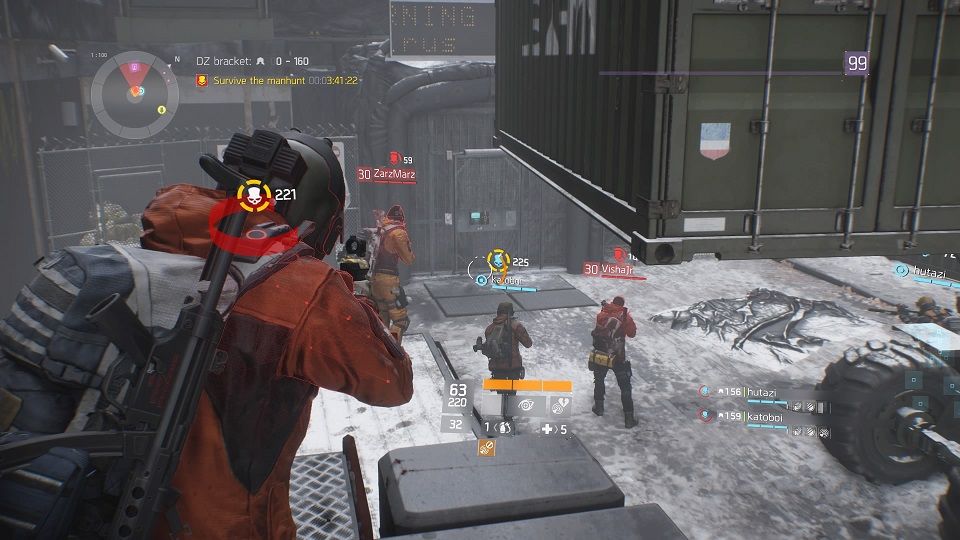Click the yellow marker on the minimap
960x540 pixels.
pyautogui.click(x=161, y=109)
